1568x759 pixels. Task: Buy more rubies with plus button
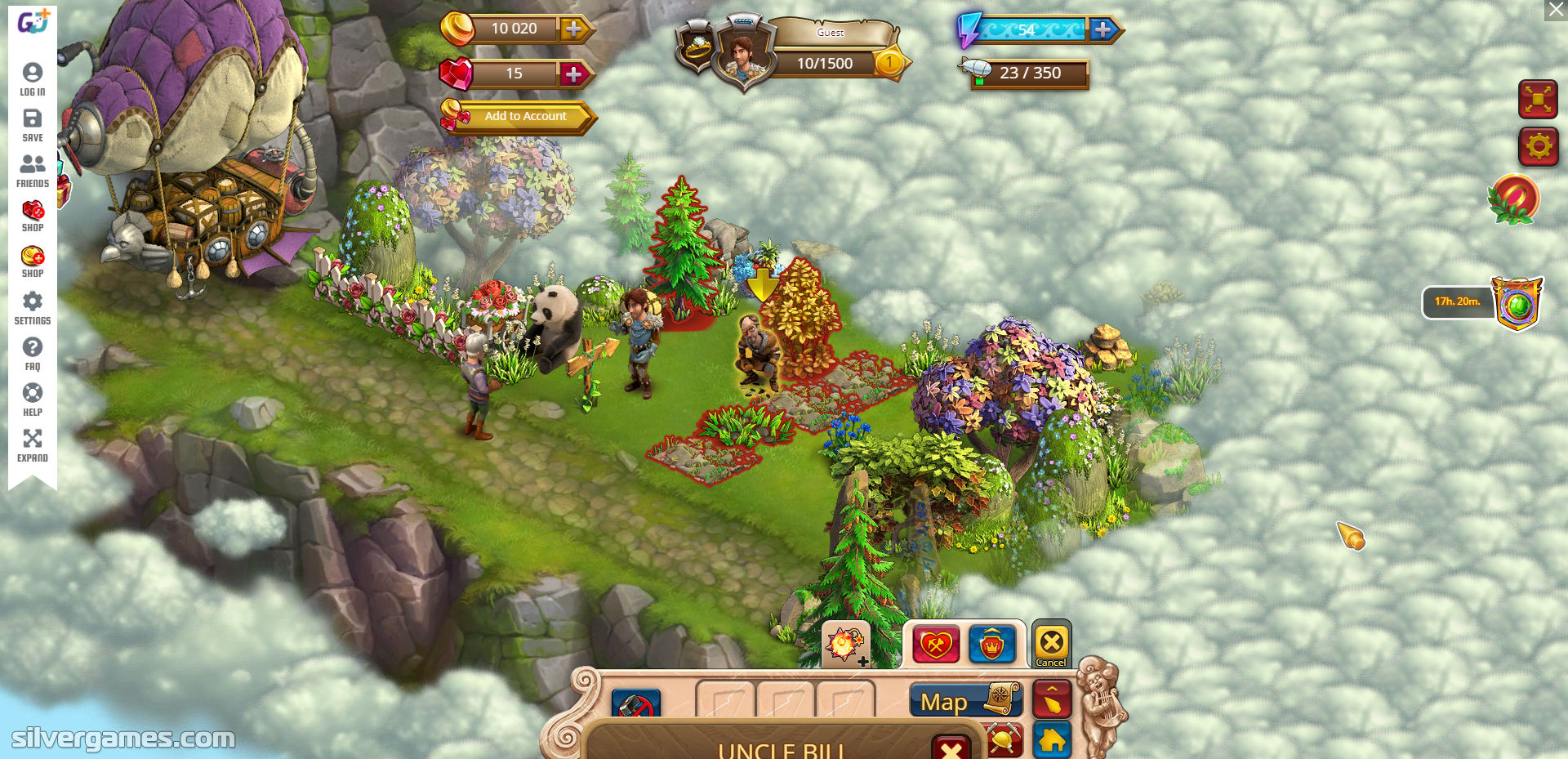point(574,74)
